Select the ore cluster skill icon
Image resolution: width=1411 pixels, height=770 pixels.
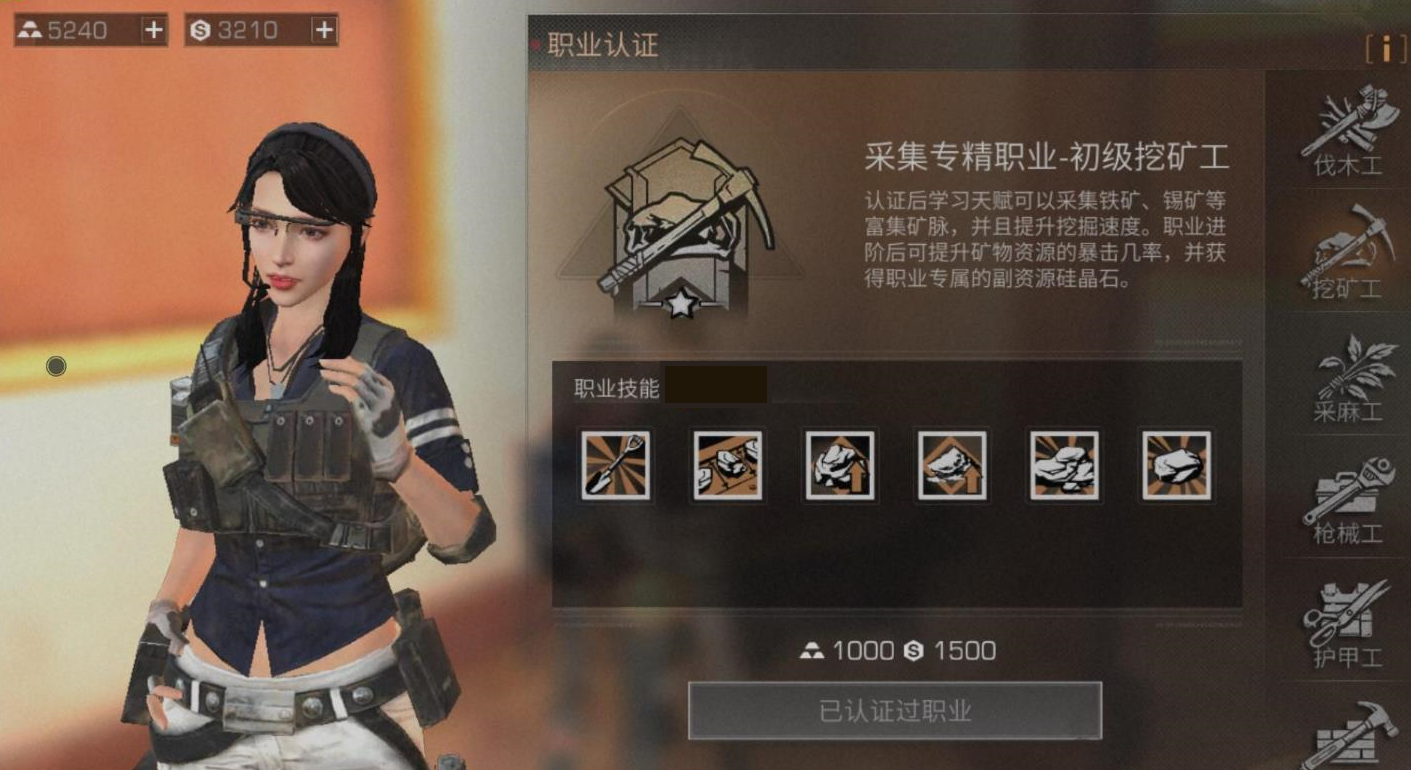[1065, 464]
